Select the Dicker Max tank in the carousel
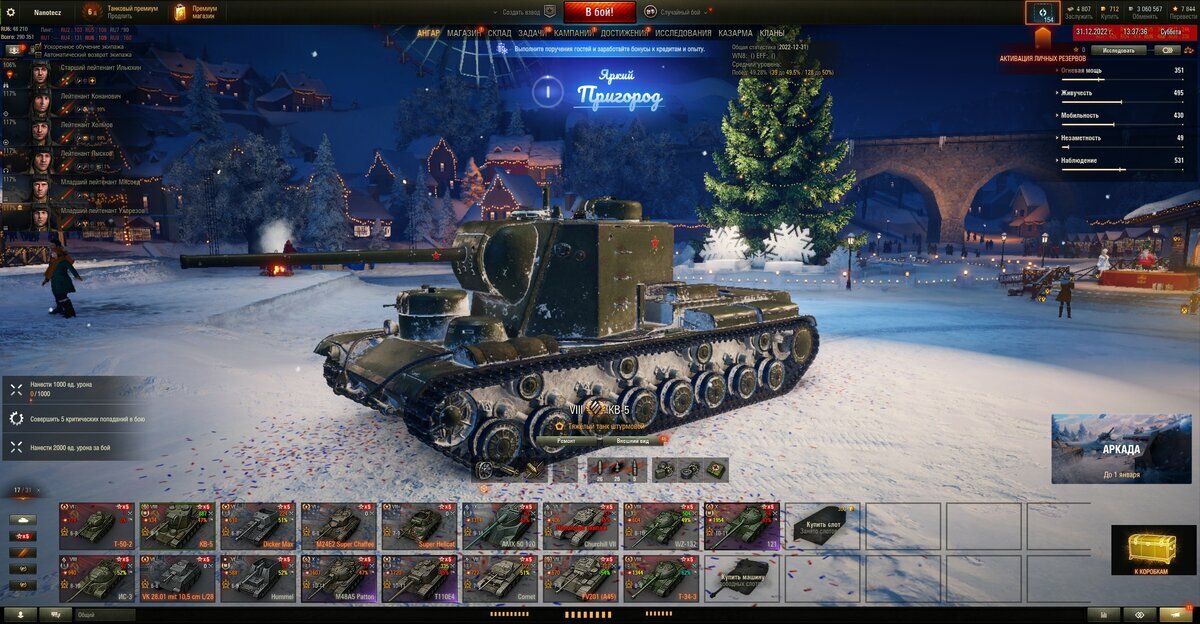The height and width of the screenshot is (624, 1200). pyautogui.click(x=258, y=526)
